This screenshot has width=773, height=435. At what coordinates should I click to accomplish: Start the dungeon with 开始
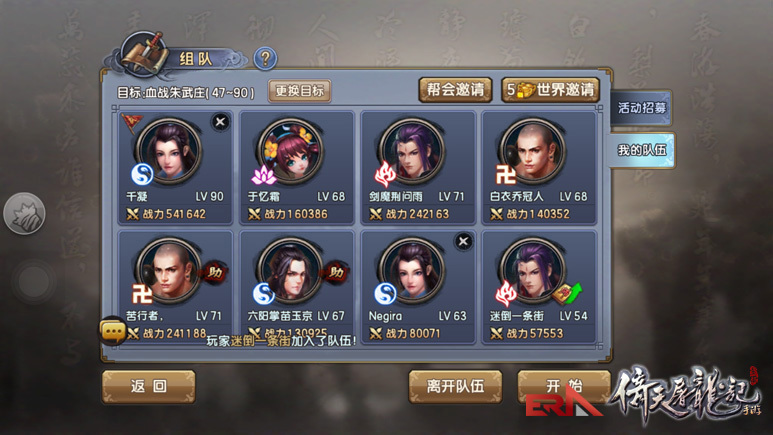click(x=563, y=386)
